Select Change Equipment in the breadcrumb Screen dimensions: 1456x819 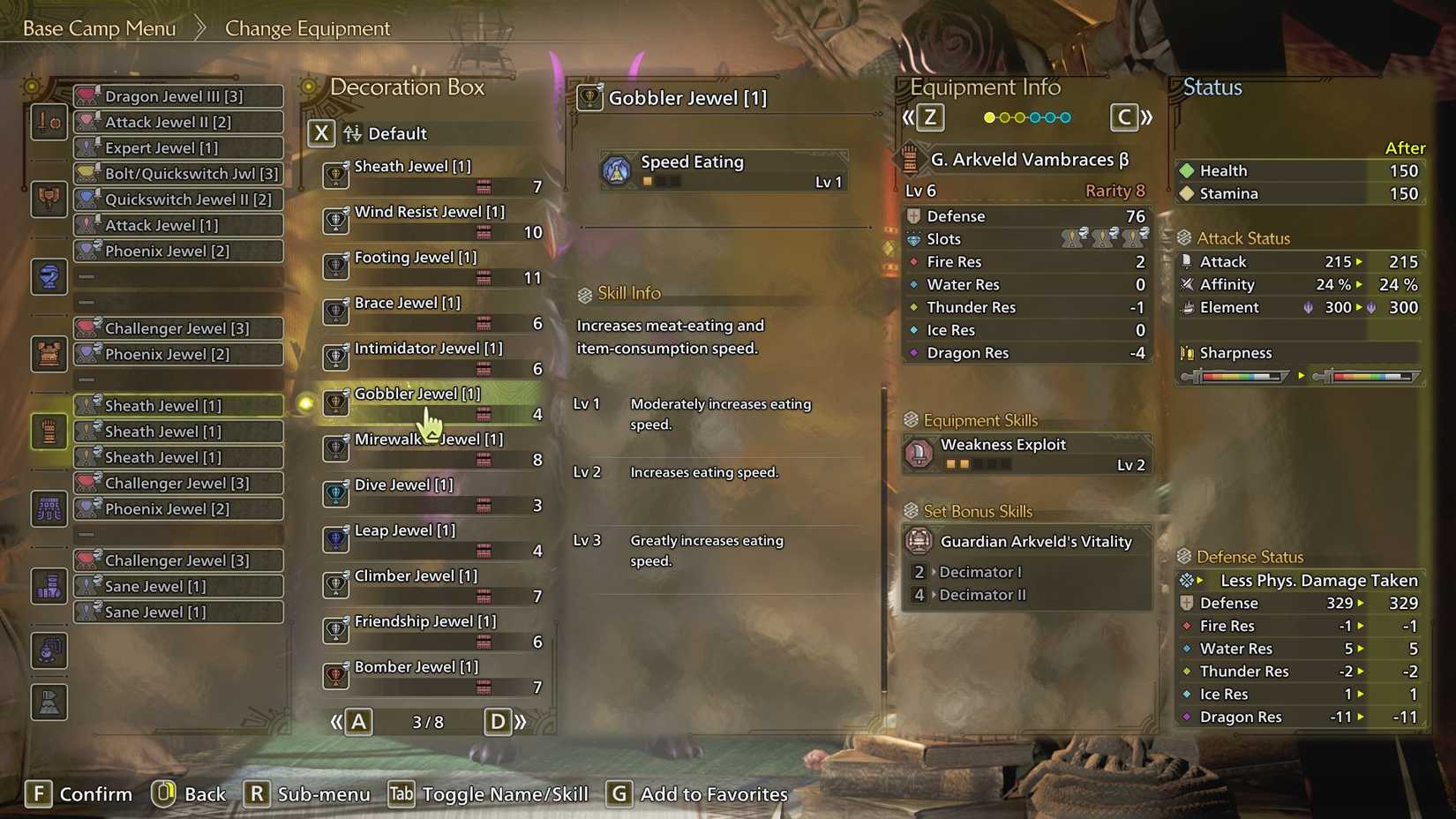click(307, 27)
